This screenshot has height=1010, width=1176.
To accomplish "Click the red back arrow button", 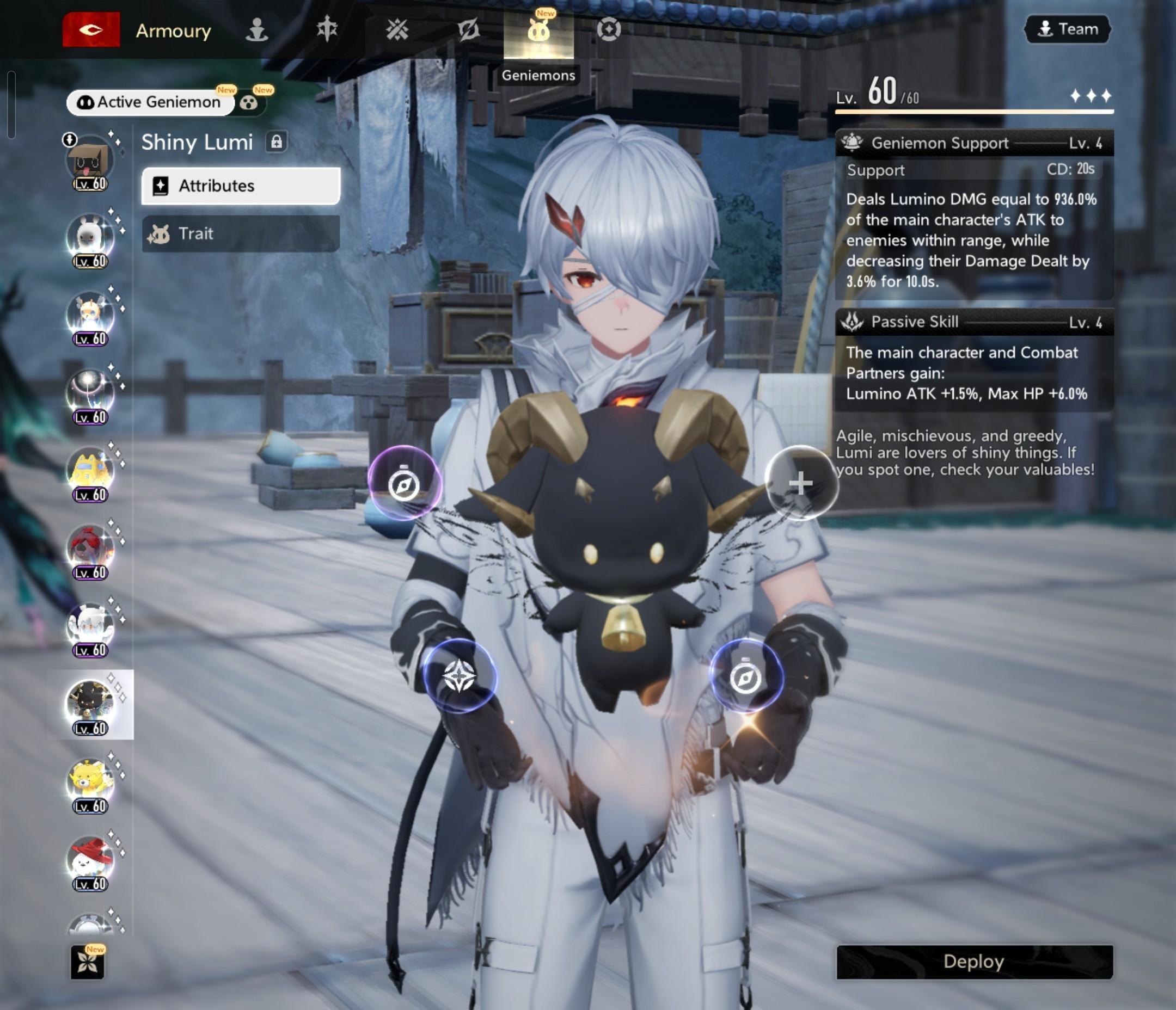I will pos(91,29).
